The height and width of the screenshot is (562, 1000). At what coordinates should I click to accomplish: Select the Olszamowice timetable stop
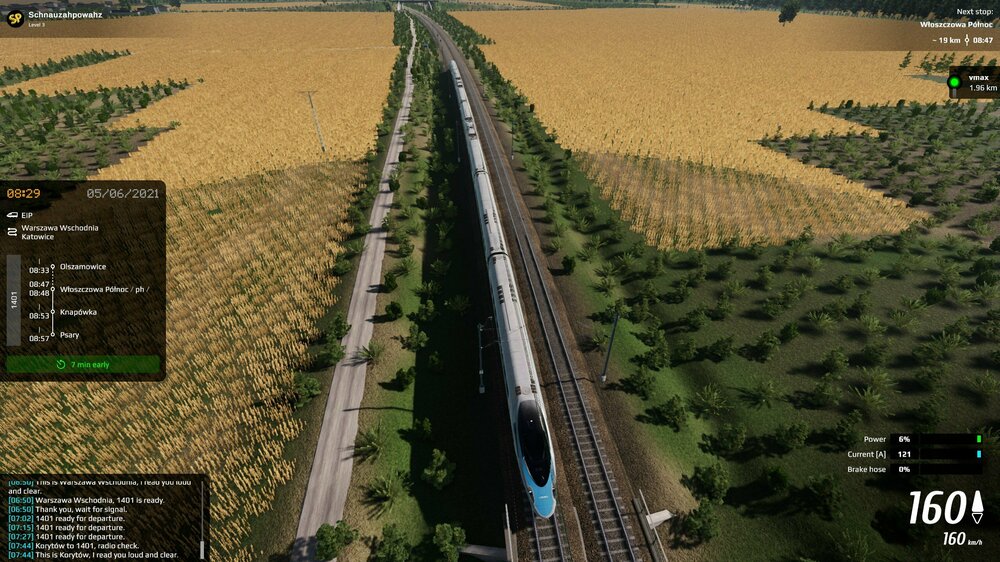[83, 267]
